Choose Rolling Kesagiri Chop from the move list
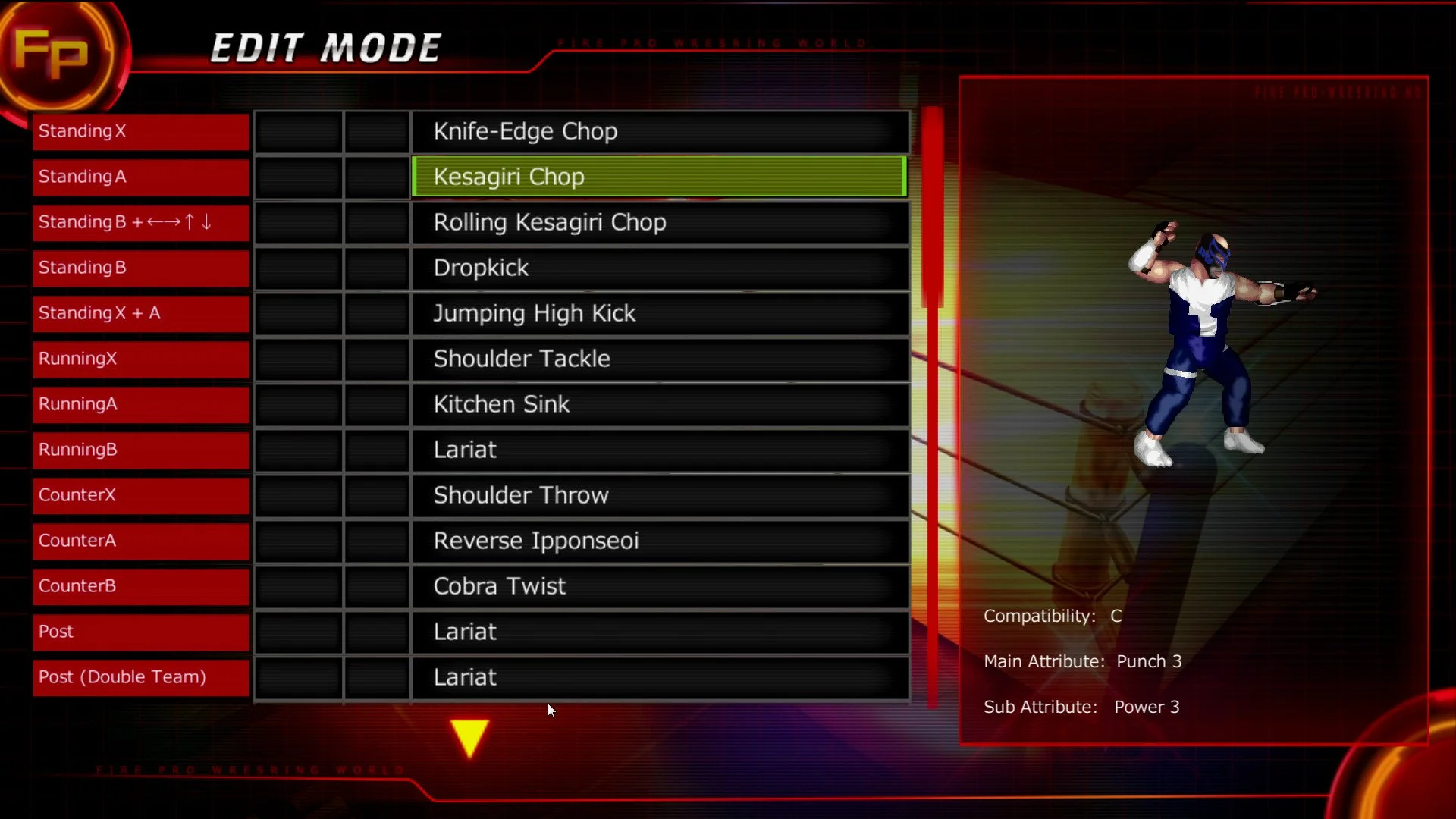1456x819 pixels. coord(659,222)
